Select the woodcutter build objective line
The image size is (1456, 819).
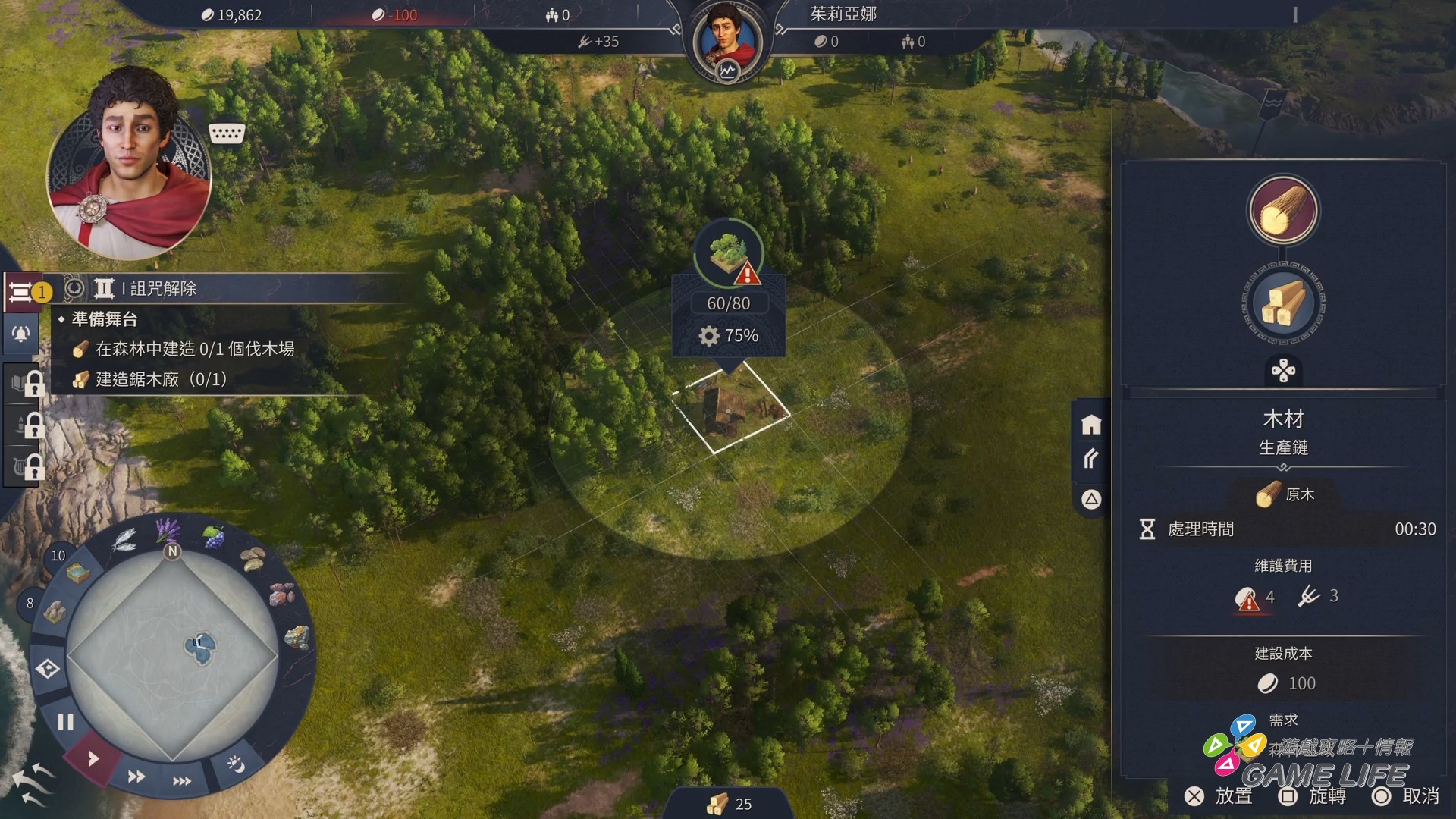pos(194,349)
